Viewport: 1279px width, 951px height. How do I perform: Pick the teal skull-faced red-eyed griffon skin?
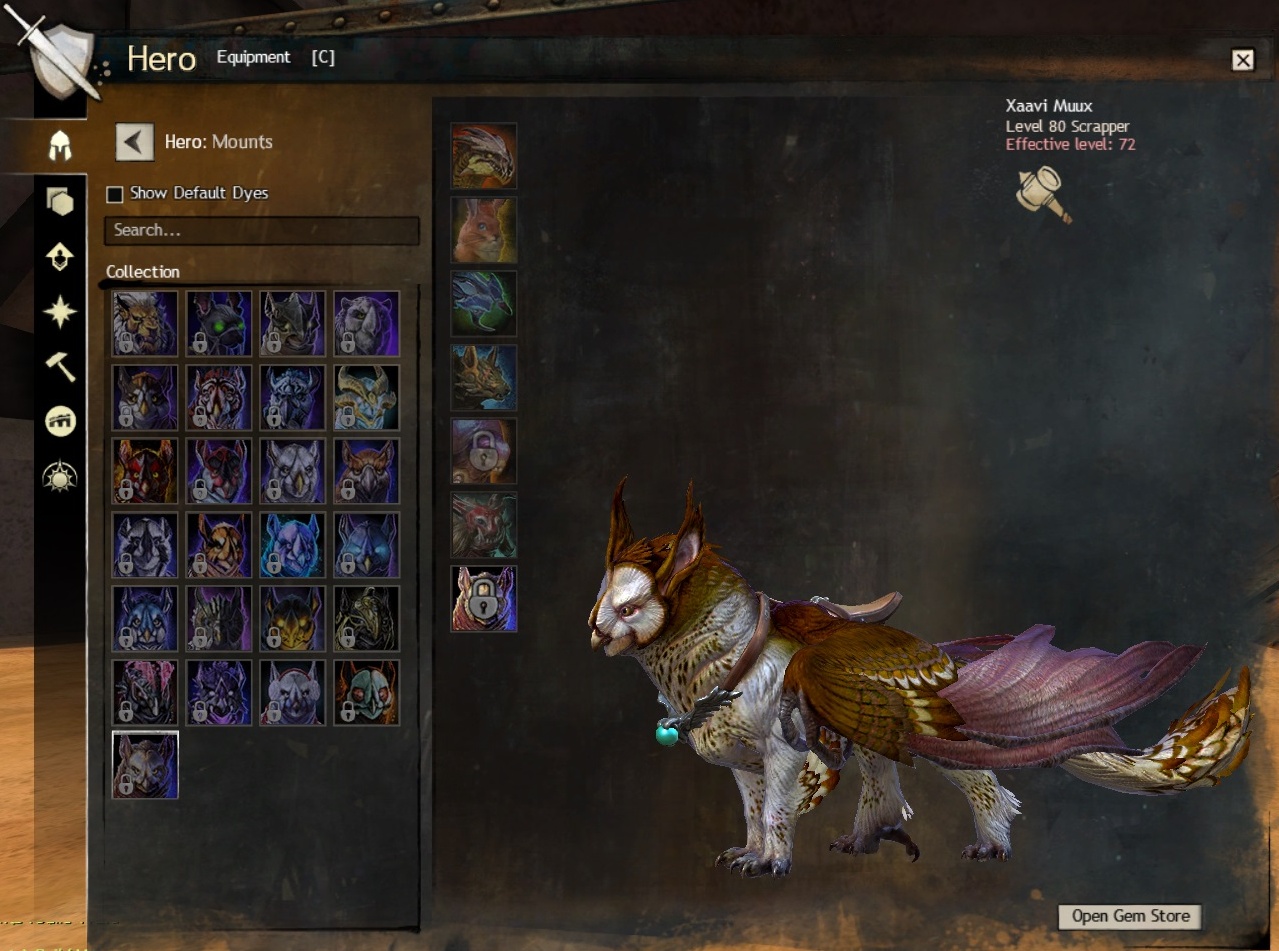(367, 693)
